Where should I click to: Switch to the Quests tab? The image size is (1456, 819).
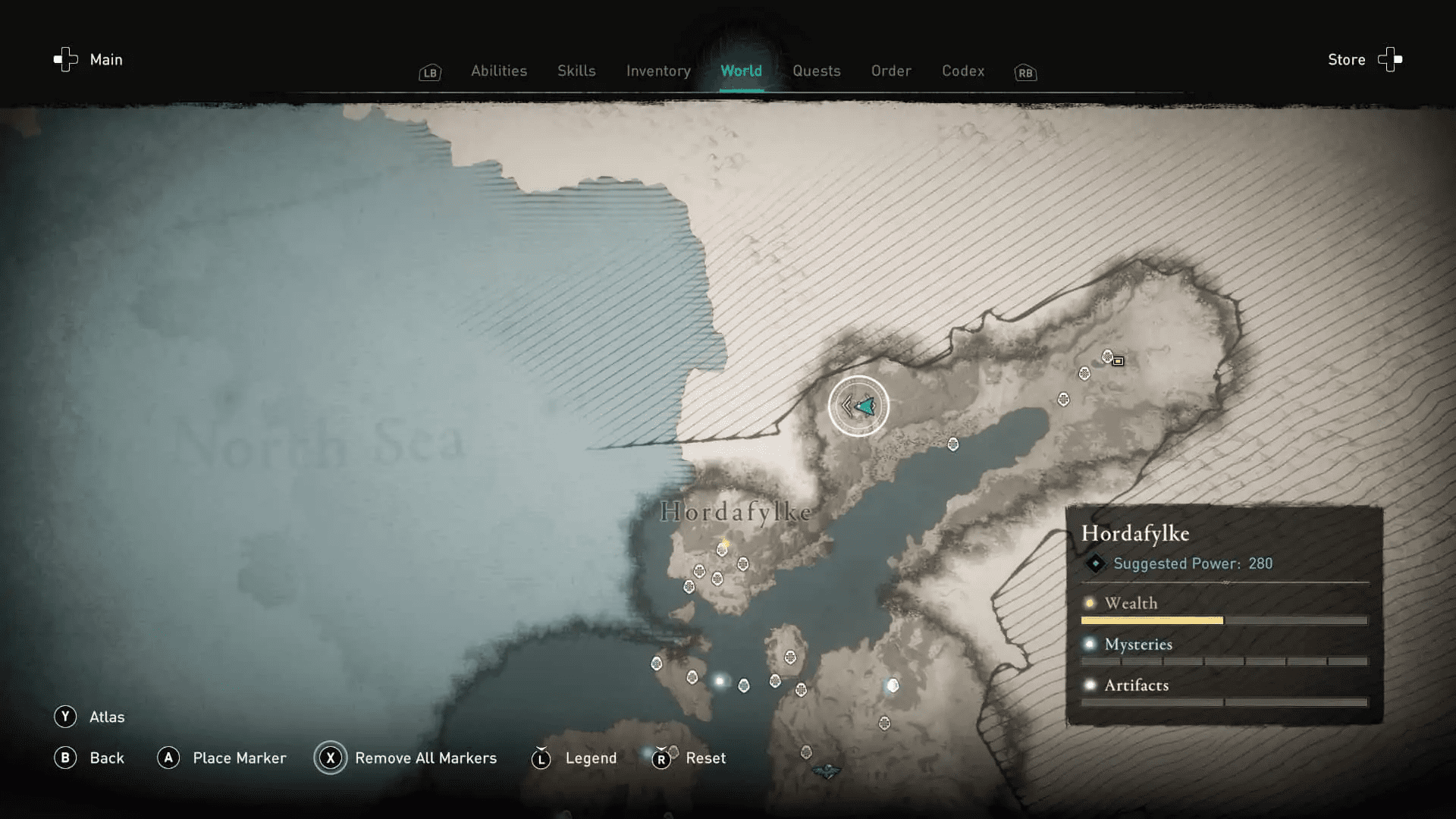[816, 71]
